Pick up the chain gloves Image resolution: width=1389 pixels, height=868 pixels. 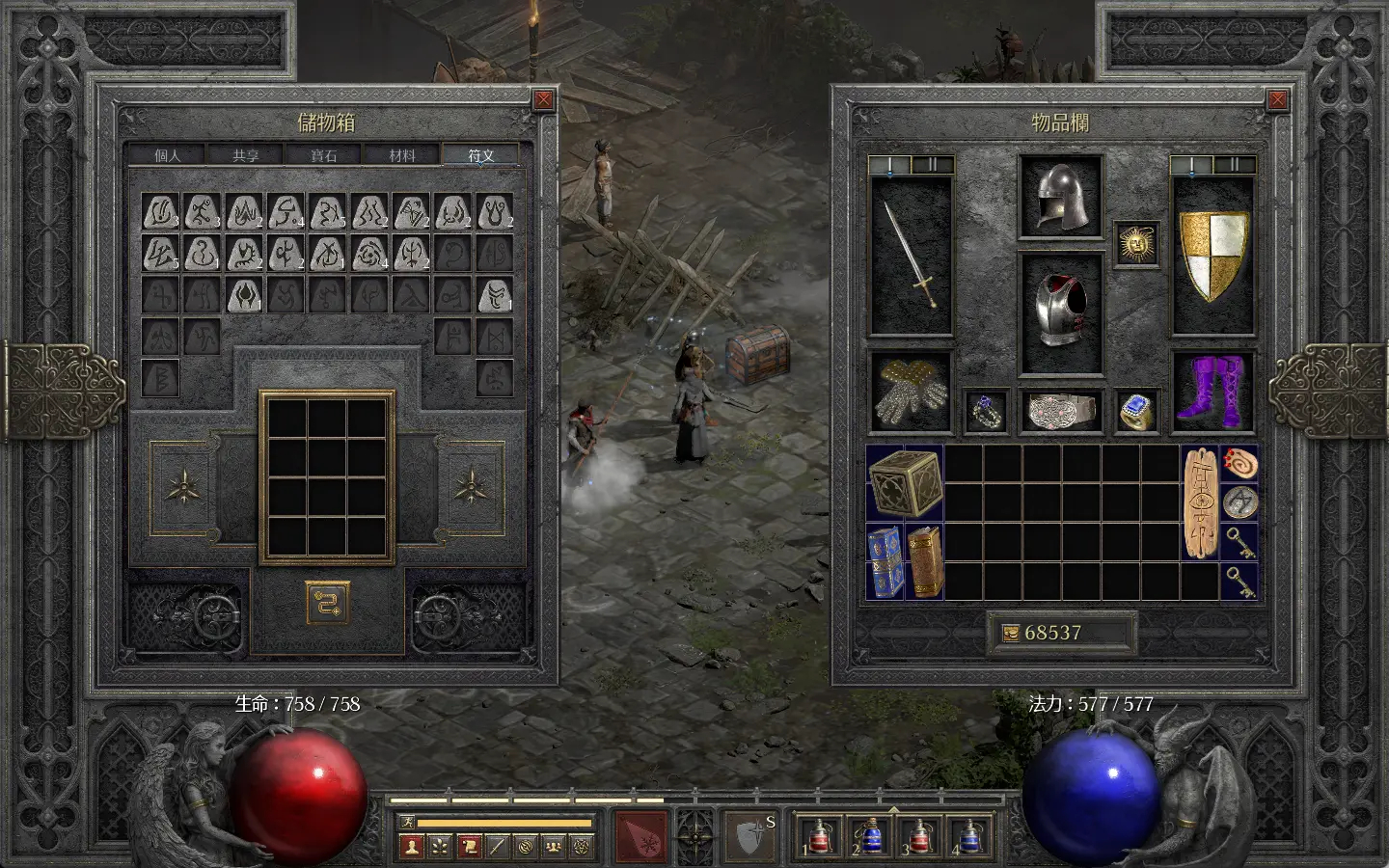pos(911,393)
